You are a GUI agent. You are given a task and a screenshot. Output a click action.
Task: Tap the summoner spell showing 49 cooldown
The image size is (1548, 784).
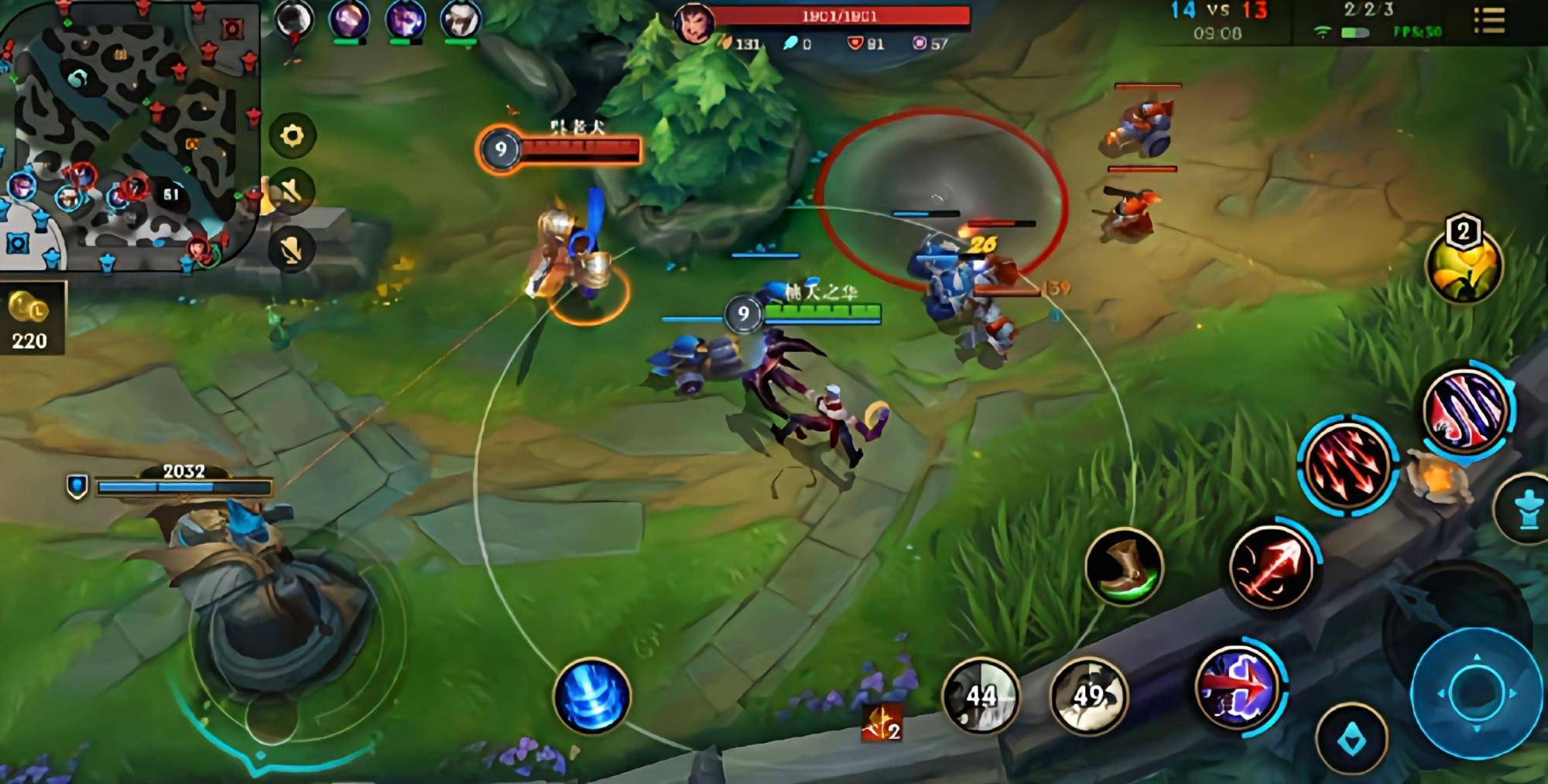point(1088,696)
